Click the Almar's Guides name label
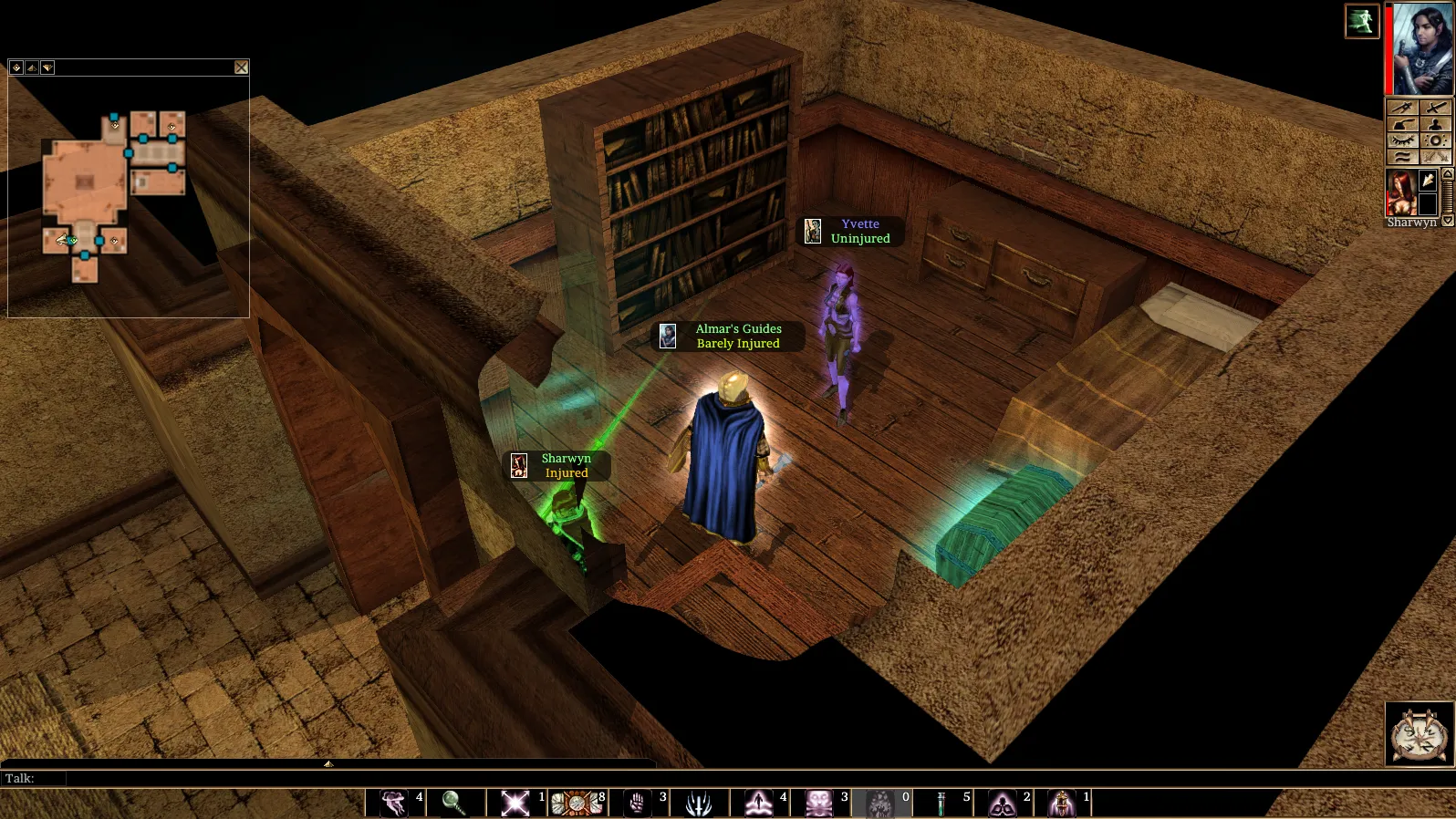This screenshot has height=819, width=1456. (x=738, y=329)
